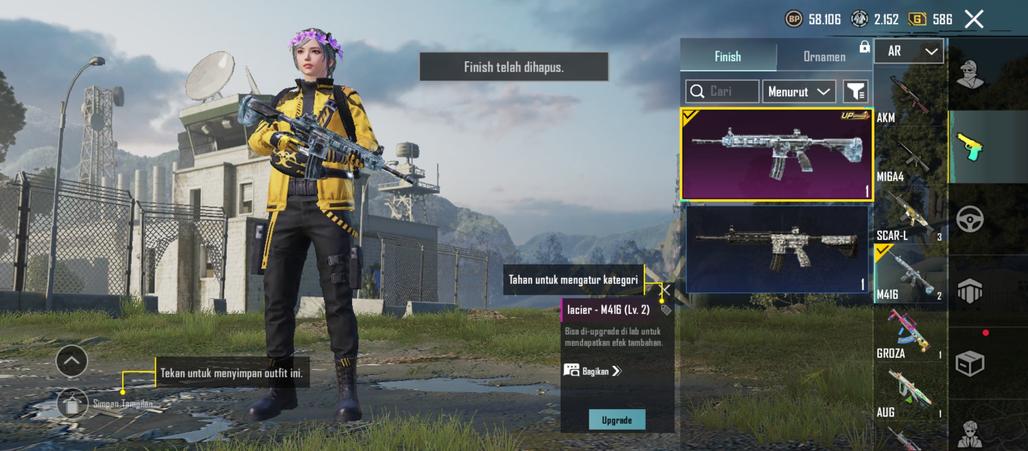Switch to the Finish tab
Image resolution: width=1028 pixels, height=451 pixels.
click(727, 57)
